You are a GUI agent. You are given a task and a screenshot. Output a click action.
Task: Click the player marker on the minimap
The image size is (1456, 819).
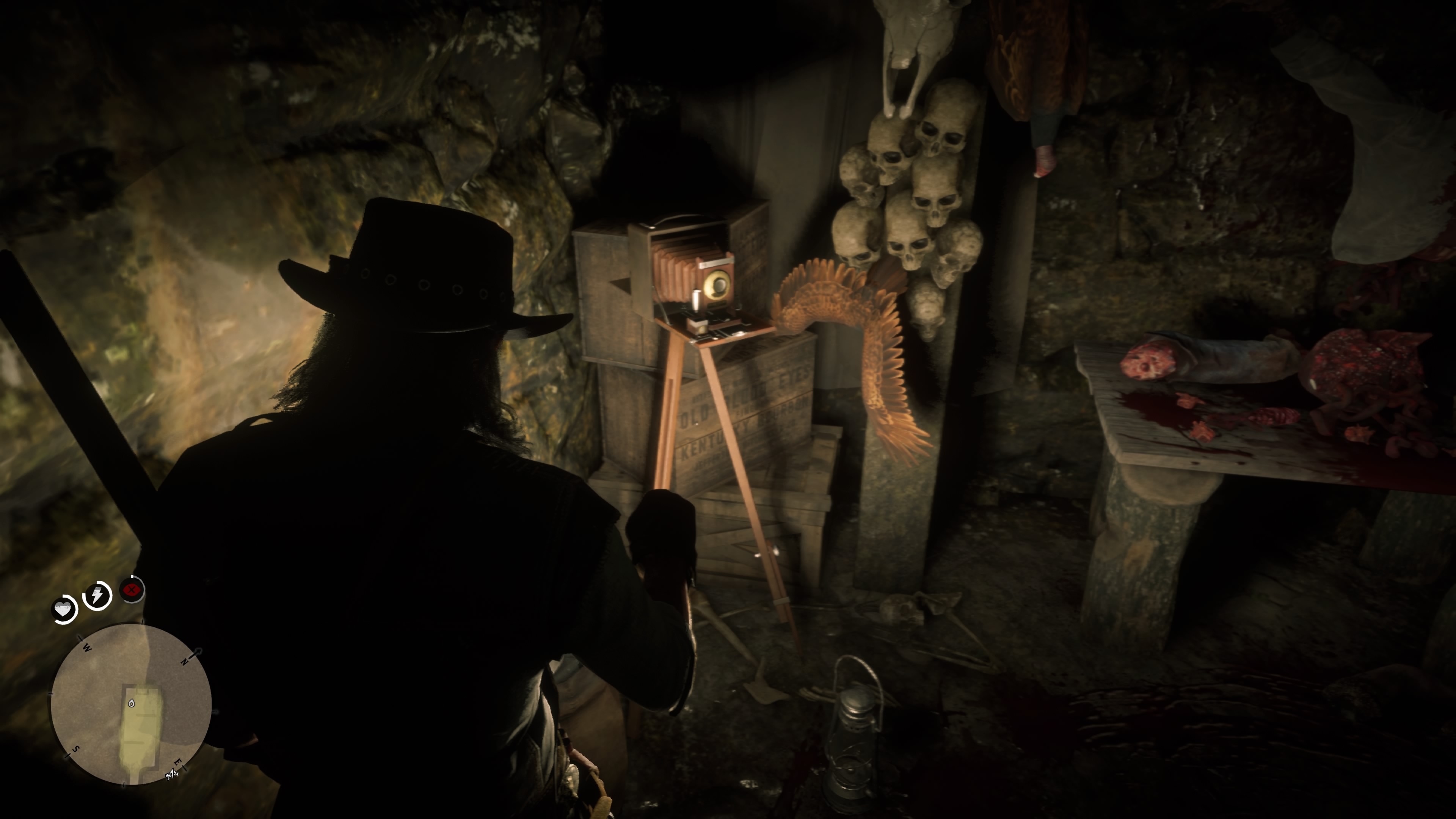click(x=131, y=703)
